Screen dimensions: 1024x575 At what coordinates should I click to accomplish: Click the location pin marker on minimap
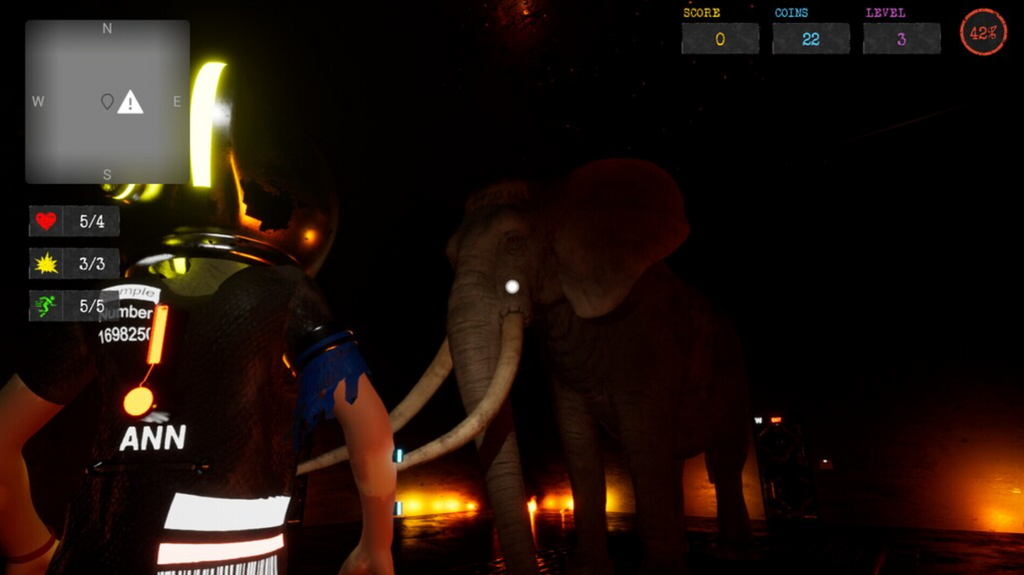(107, 102)
